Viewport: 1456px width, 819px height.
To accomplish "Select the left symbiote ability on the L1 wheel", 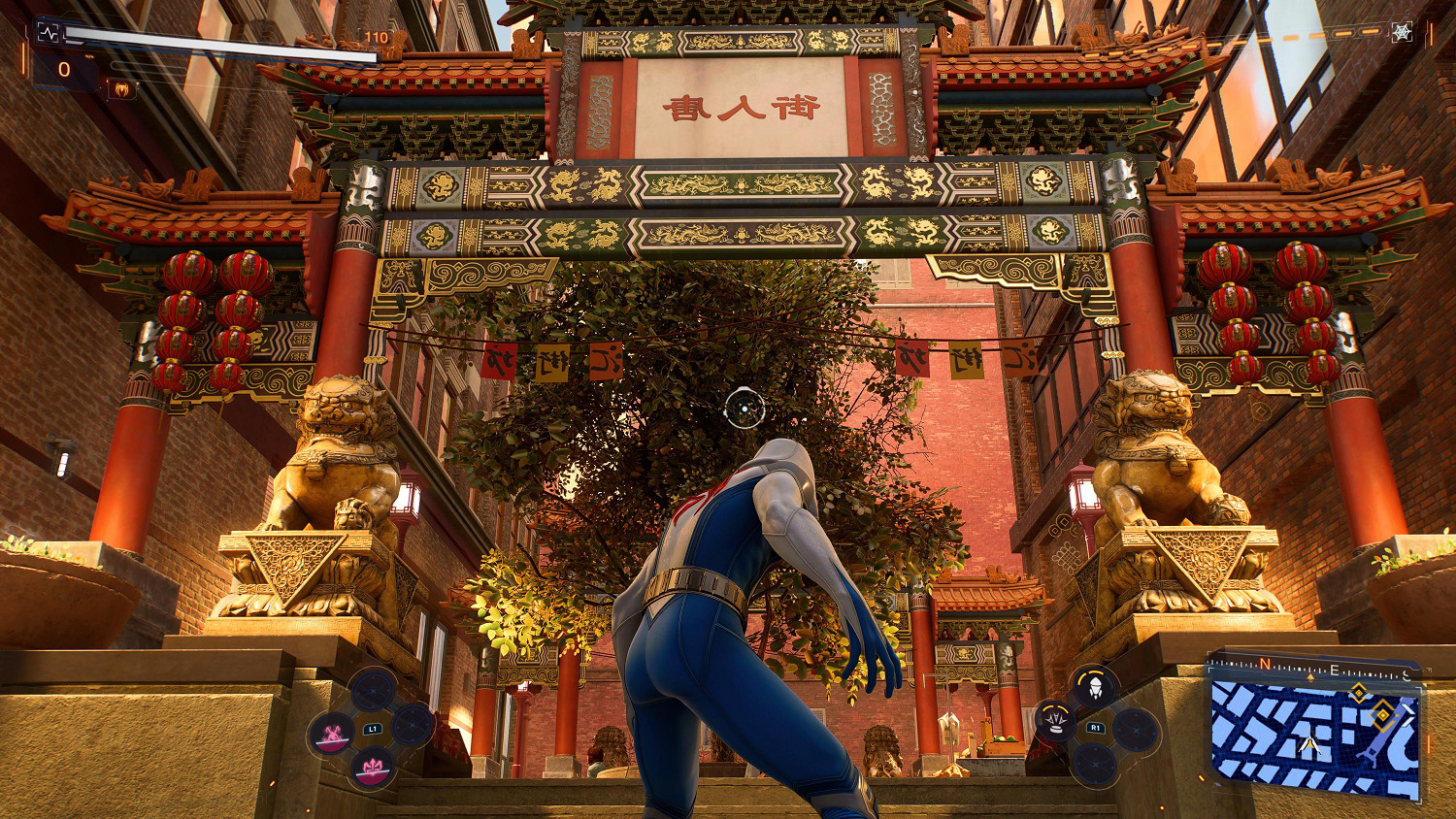I will point(333,734).
